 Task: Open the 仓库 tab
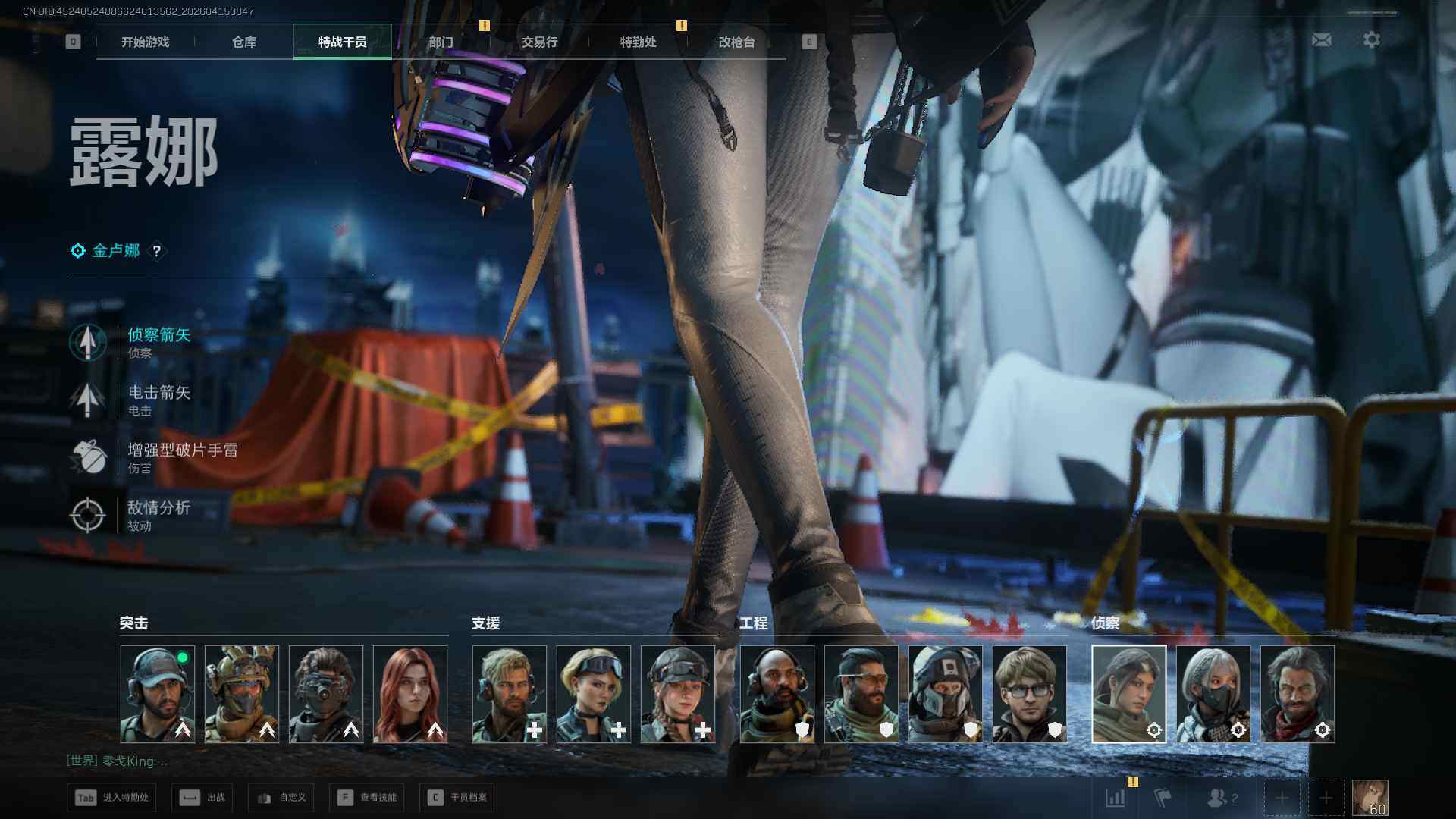[243, 42]
